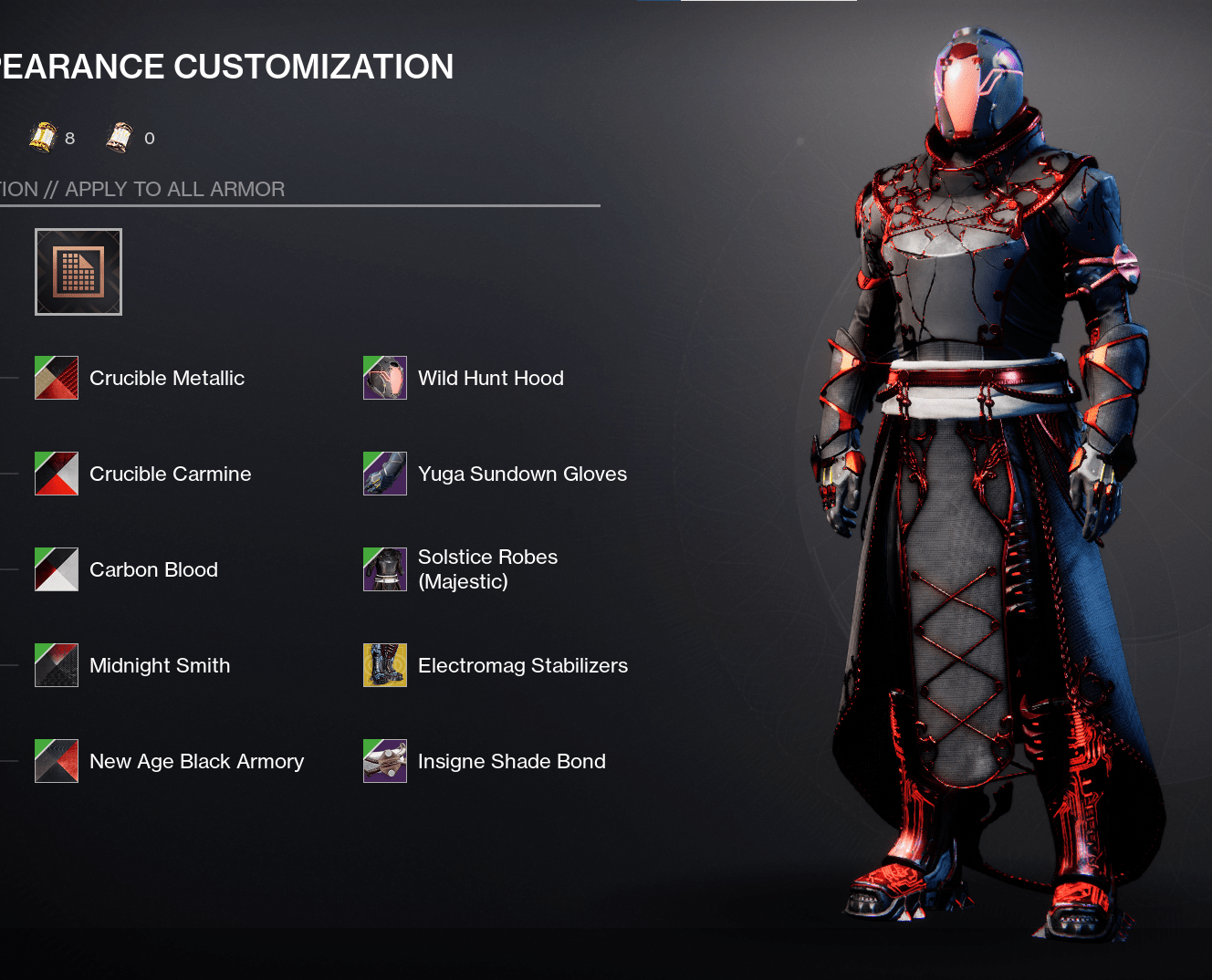Click the Carbon Blood shader thumbnail
Viewport: 1212px width, 980px height.
pyautogui.click(x=56, y=568)
